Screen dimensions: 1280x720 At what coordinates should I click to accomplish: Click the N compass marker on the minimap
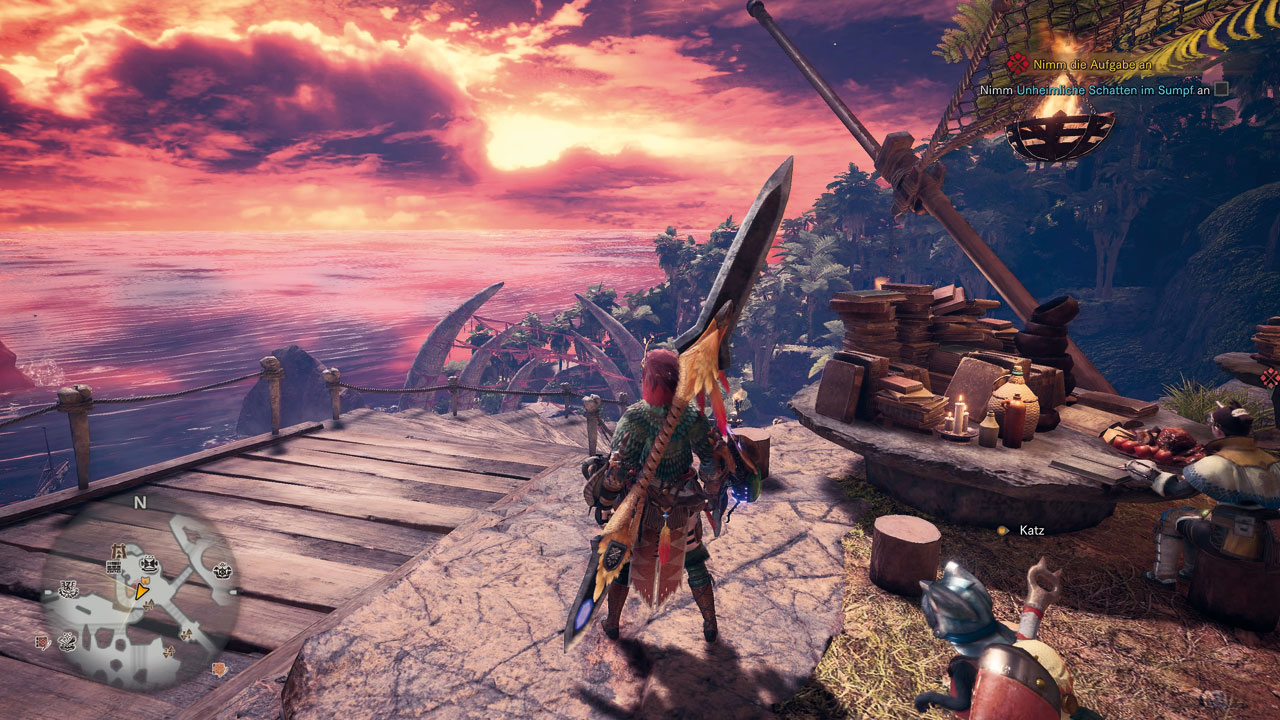(x=140, y=502)
